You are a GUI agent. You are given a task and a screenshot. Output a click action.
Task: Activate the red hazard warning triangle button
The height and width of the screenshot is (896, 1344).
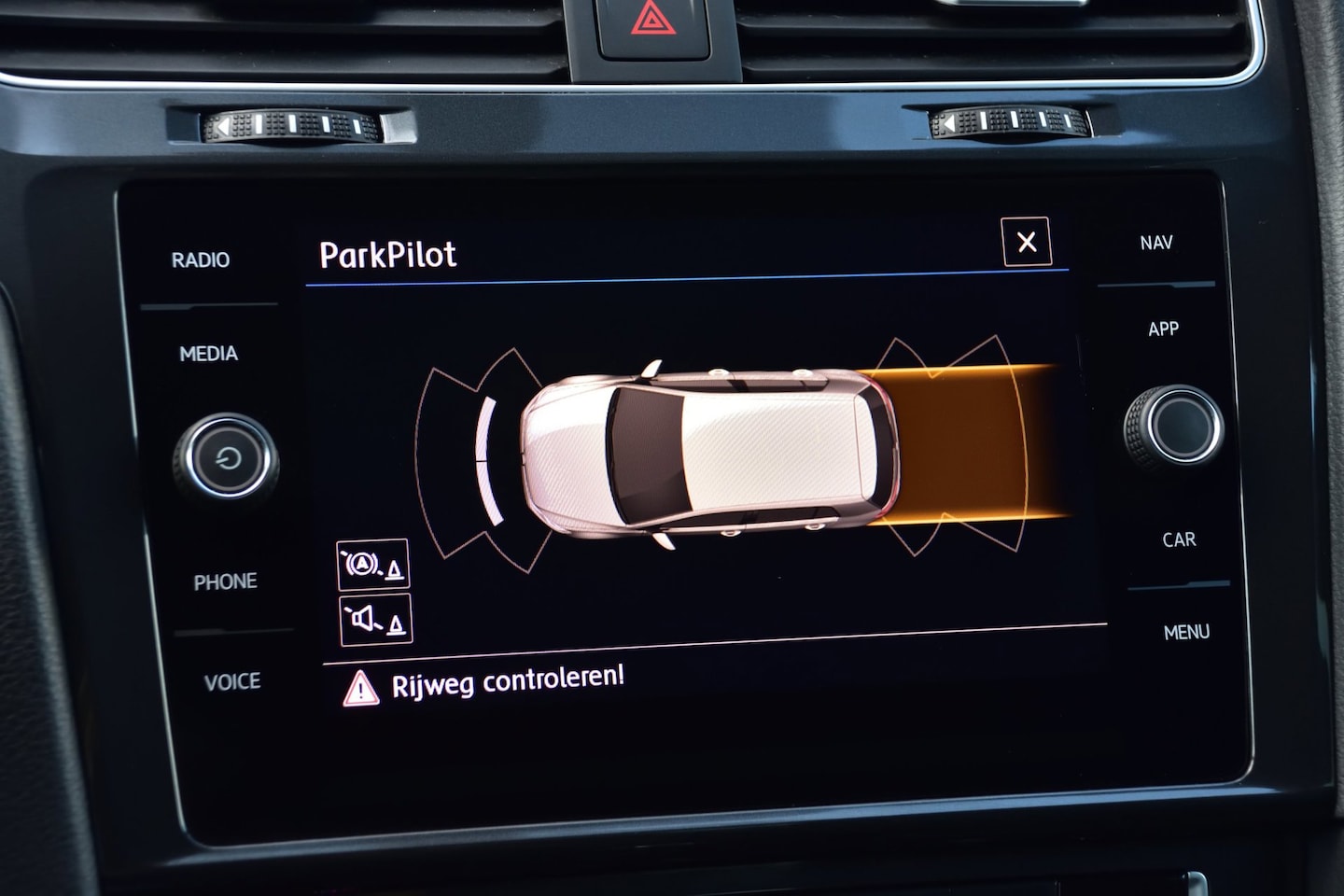[653, 19]
